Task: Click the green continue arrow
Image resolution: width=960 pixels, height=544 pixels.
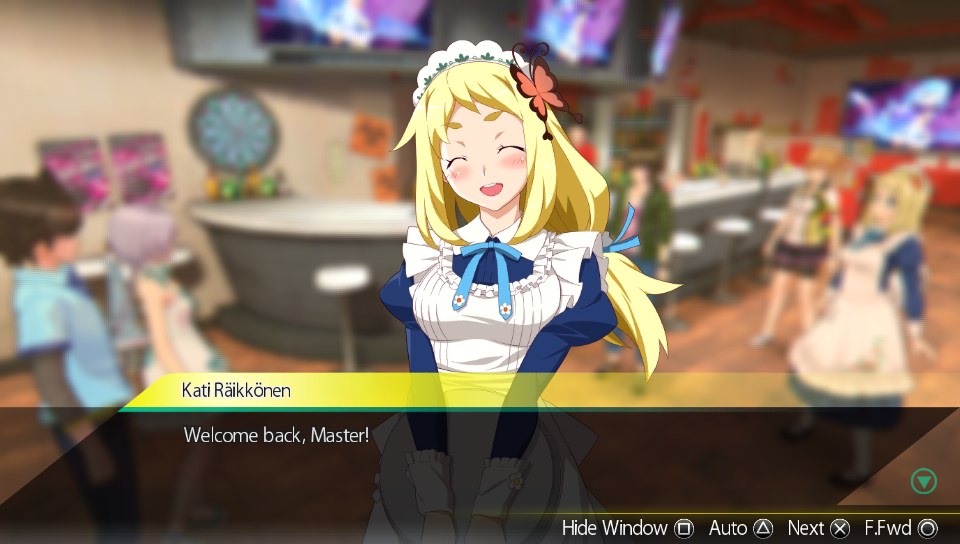Action: click(924, 482)
